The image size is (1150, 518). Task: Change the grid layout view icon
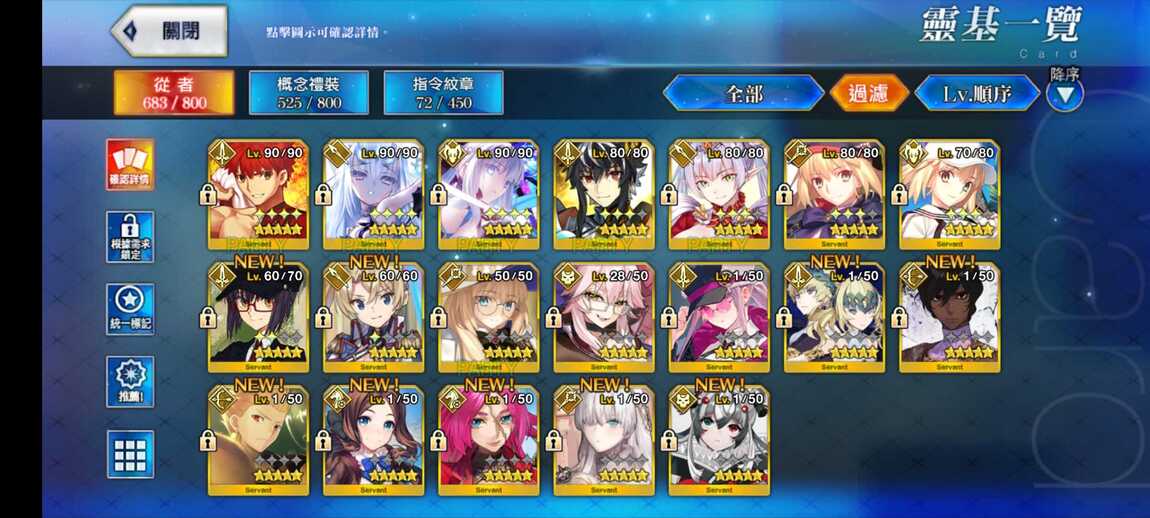(x=130, y=454)
